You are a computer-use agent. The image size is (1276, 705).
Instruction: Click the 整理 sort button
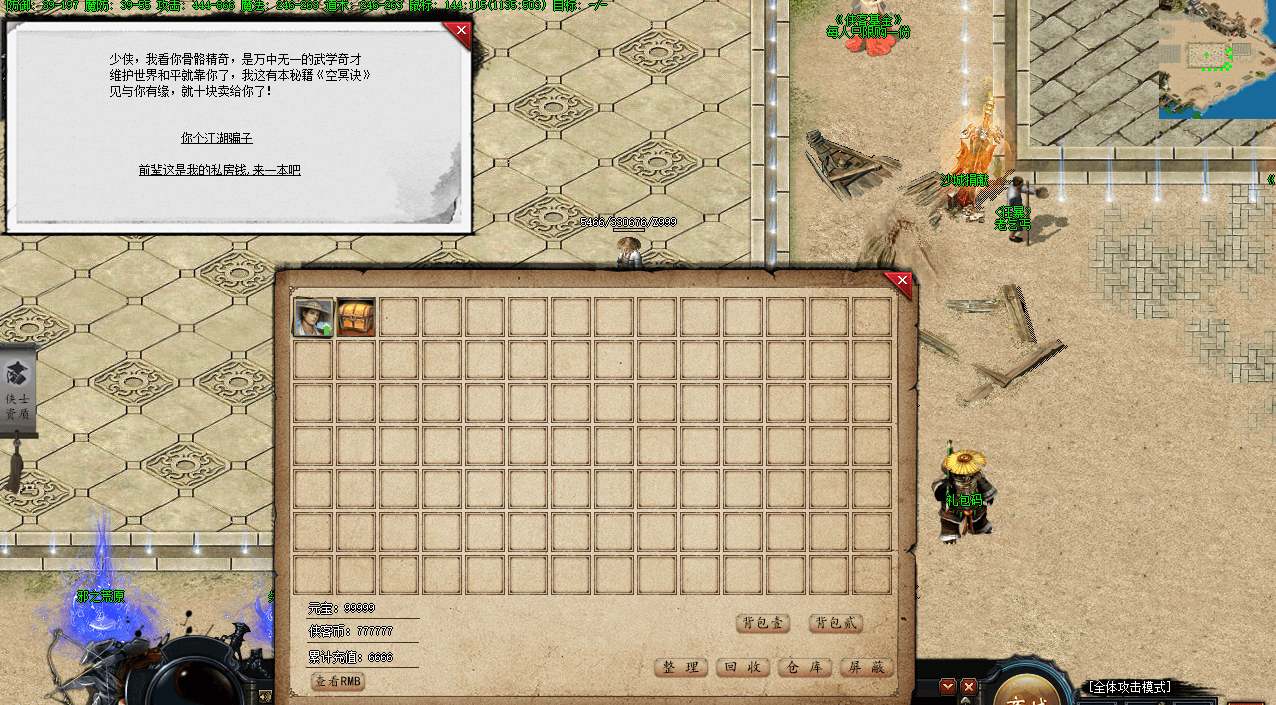[x=681, y=667]
